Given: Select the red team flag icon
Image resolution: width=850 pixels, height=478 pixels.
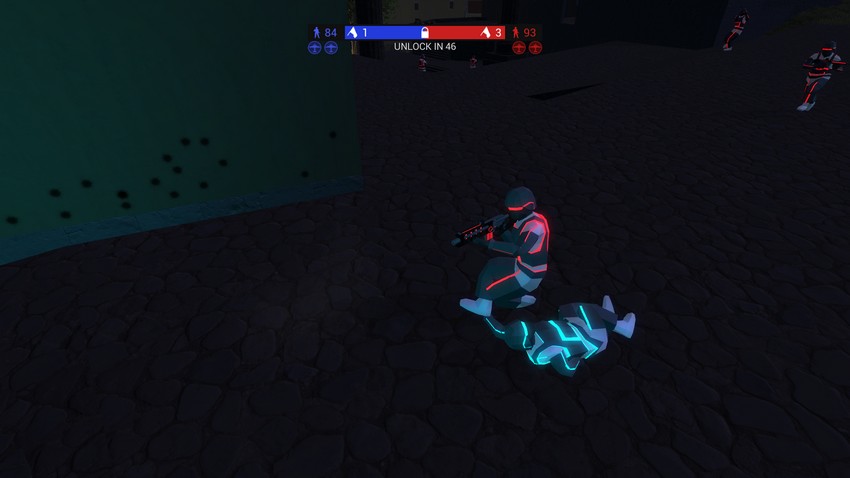Looking at the screenshot, I should point(485,33).
